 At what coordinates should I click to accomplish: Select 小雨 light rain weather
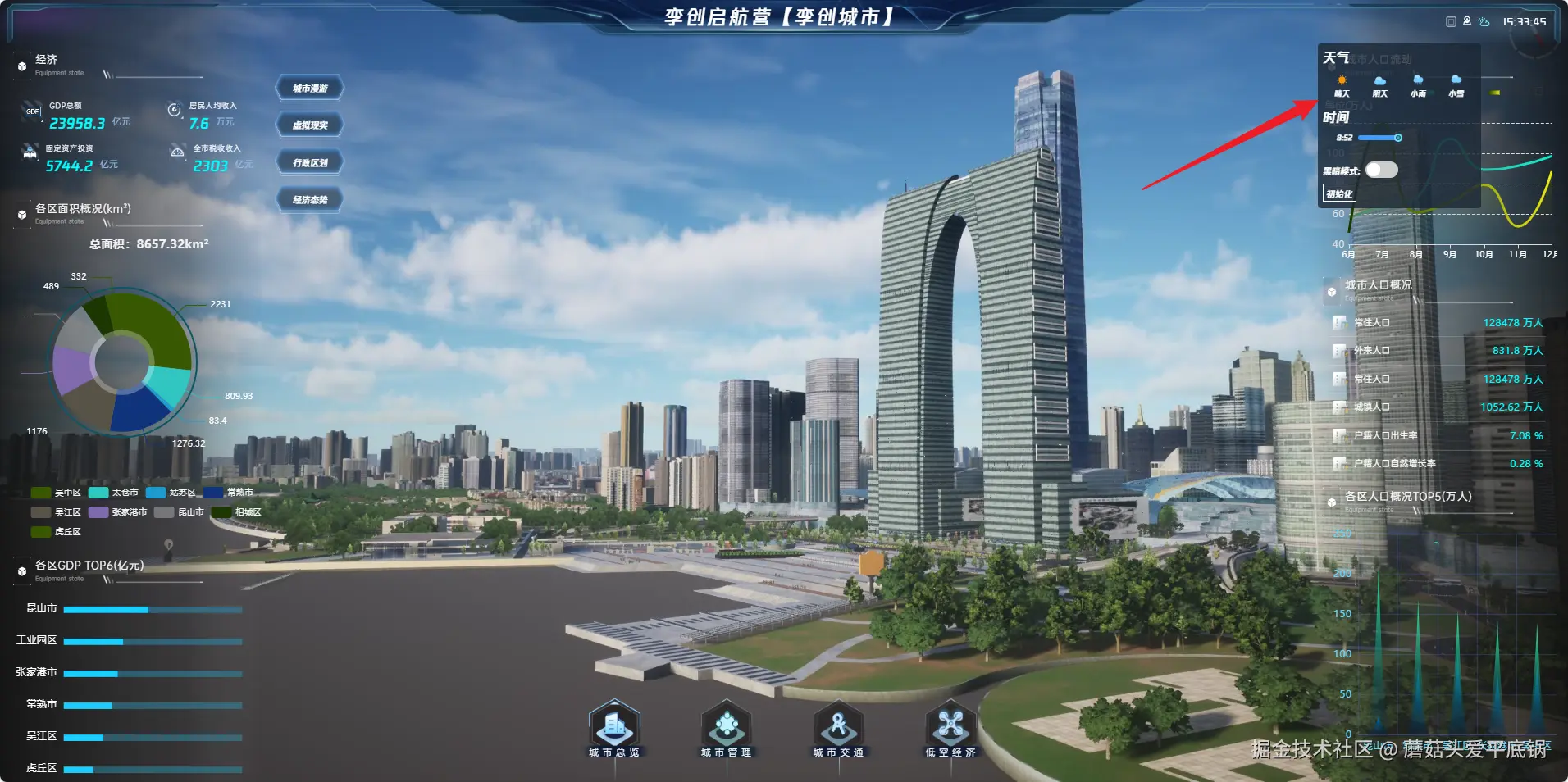click(x=1418, y=84)
